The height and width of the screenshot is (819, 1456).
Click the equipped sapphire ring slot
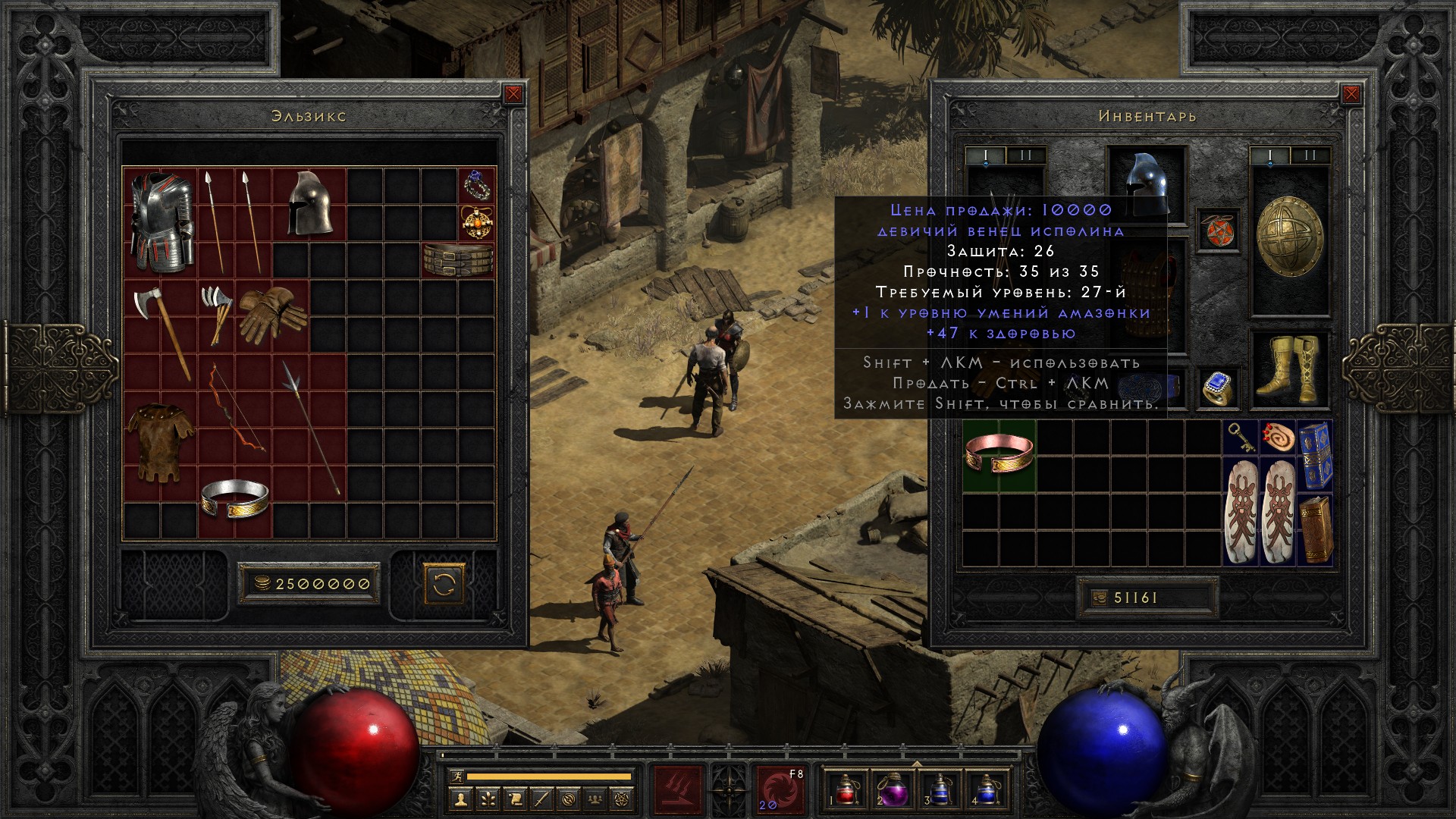coord(1217,388)
